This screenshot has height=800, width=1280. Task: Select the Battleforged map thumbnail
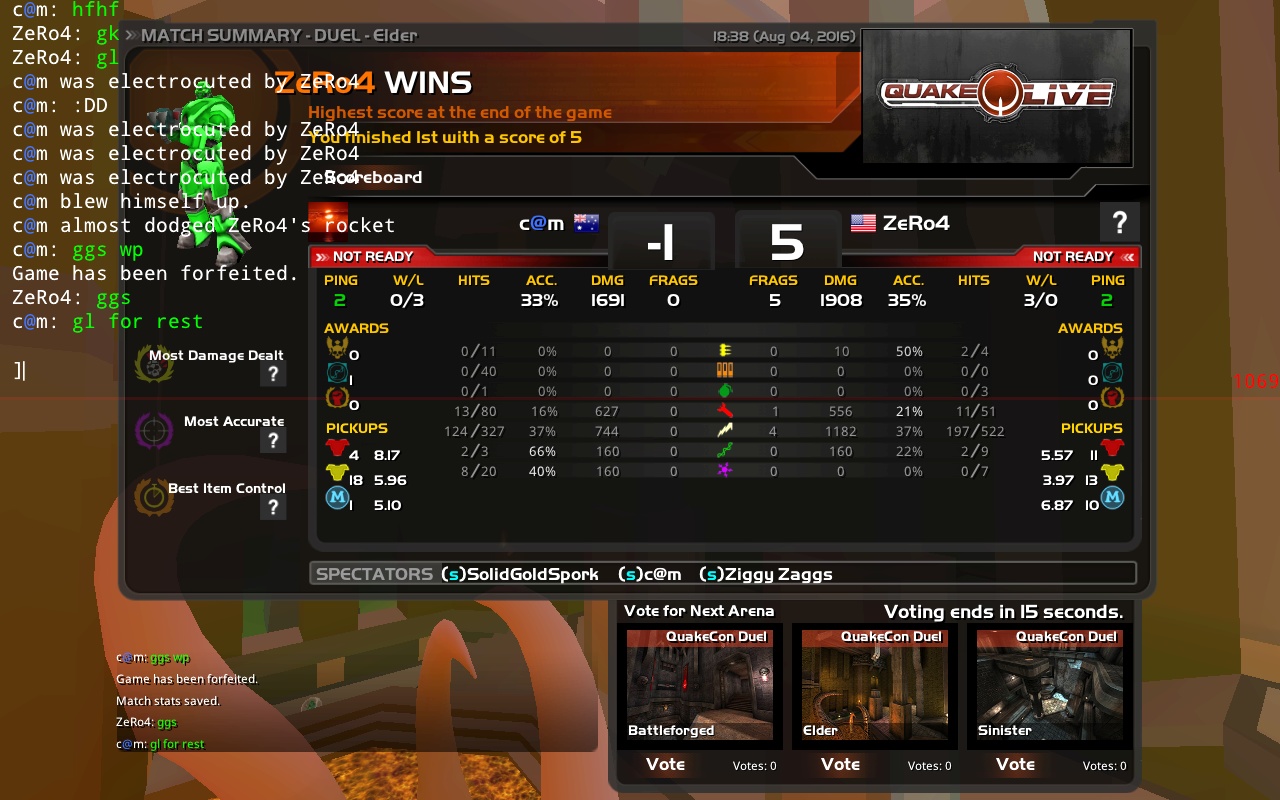click(700, 685)
